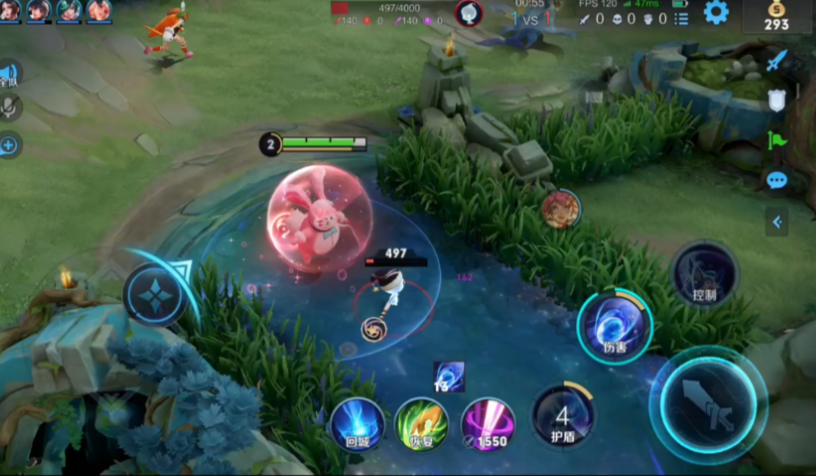Screen dimensions: 816x476
Task: Open the gold shop showing 293
Action: pos(776,16)
